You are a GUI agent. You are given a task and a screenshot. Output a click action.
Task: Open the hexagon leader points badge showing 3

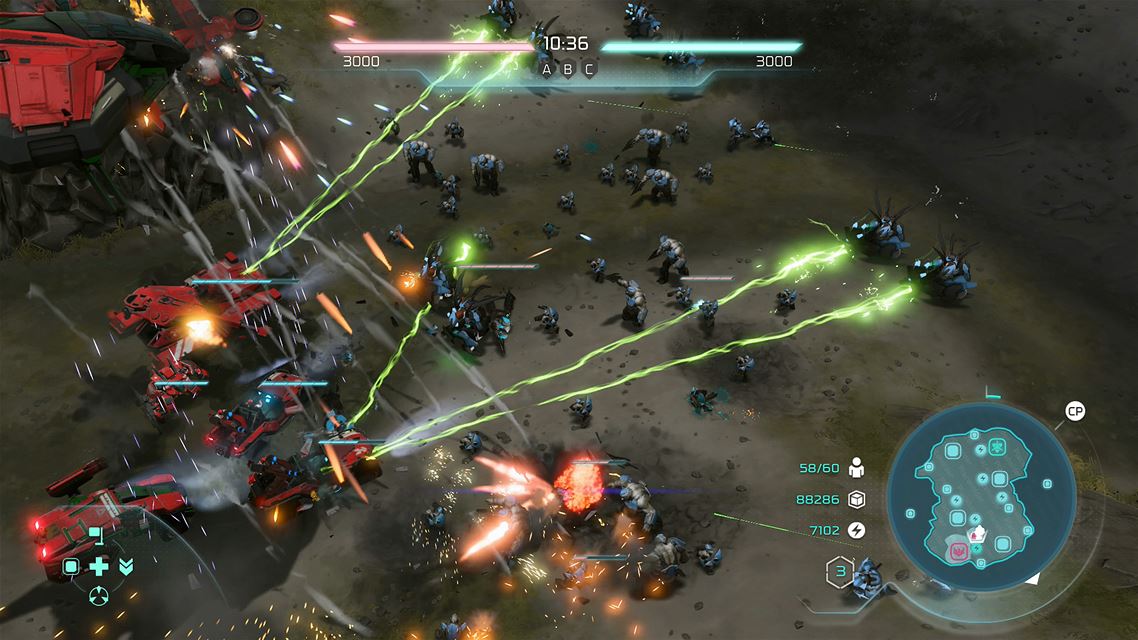(x=838, y=573)
